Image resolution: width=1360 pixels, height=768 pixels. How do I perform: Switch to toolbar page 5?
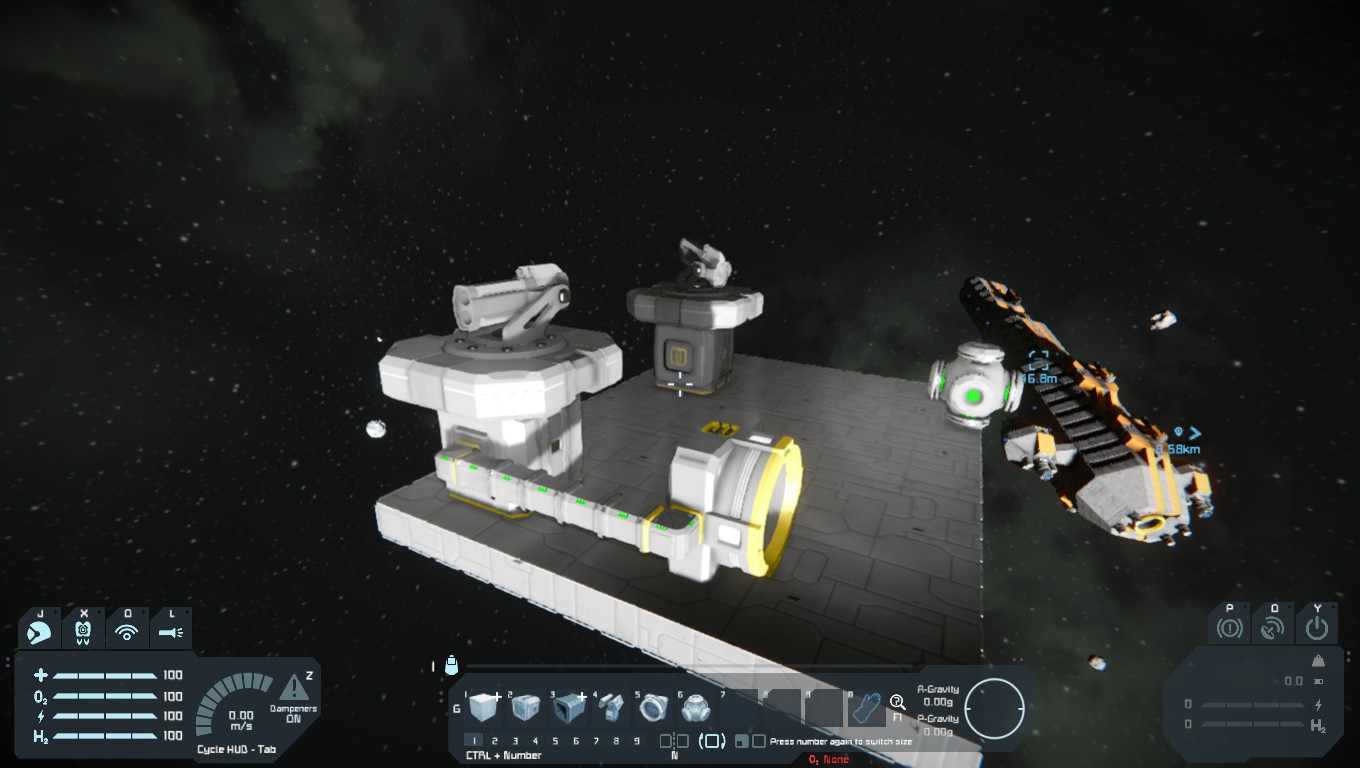tap(556, 741)
